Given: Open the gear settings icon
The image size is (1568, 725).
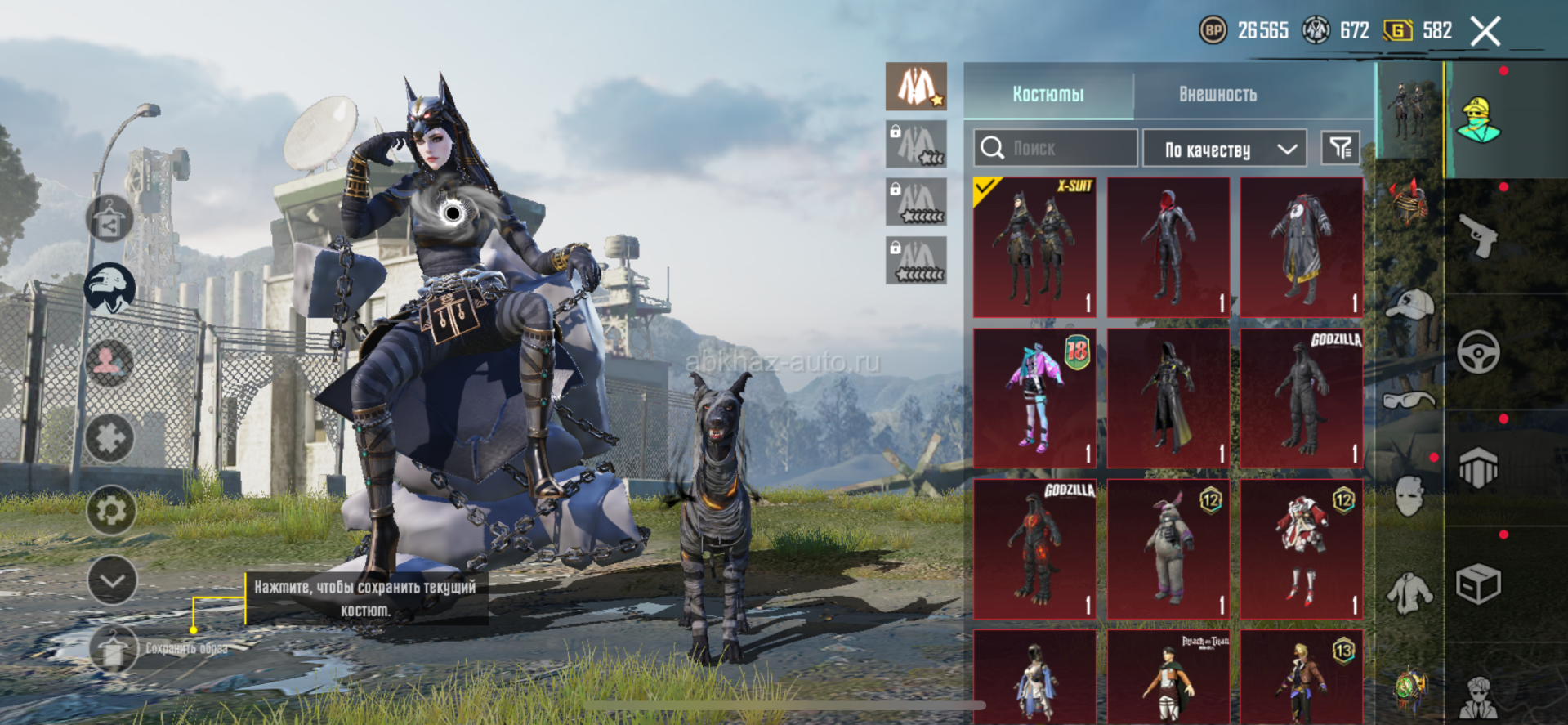Looking at the screenshot, I should coord(111,510).
